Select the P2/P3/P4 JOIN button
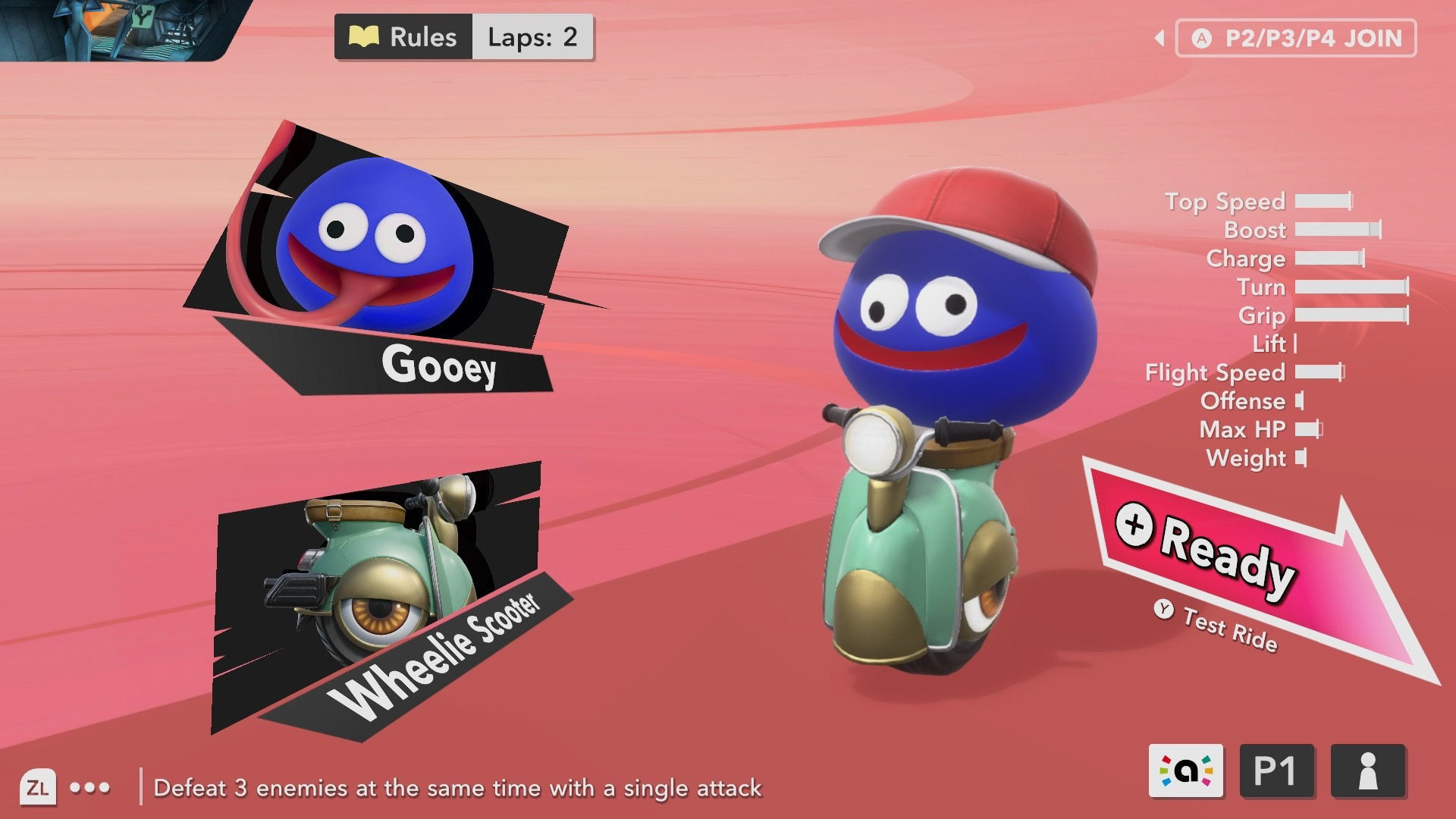The height and width of the screenshot is (819, 1456). point(1296,39)
